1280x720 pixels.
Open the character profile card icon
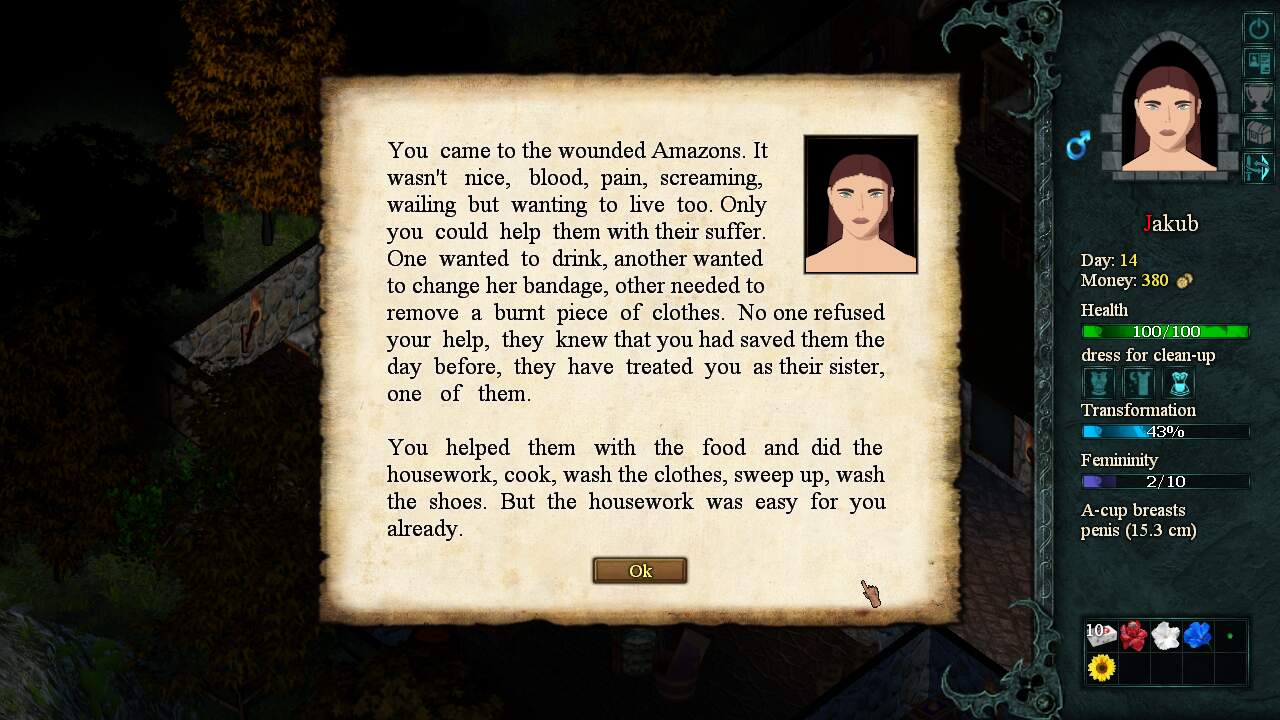[1257, 63]
